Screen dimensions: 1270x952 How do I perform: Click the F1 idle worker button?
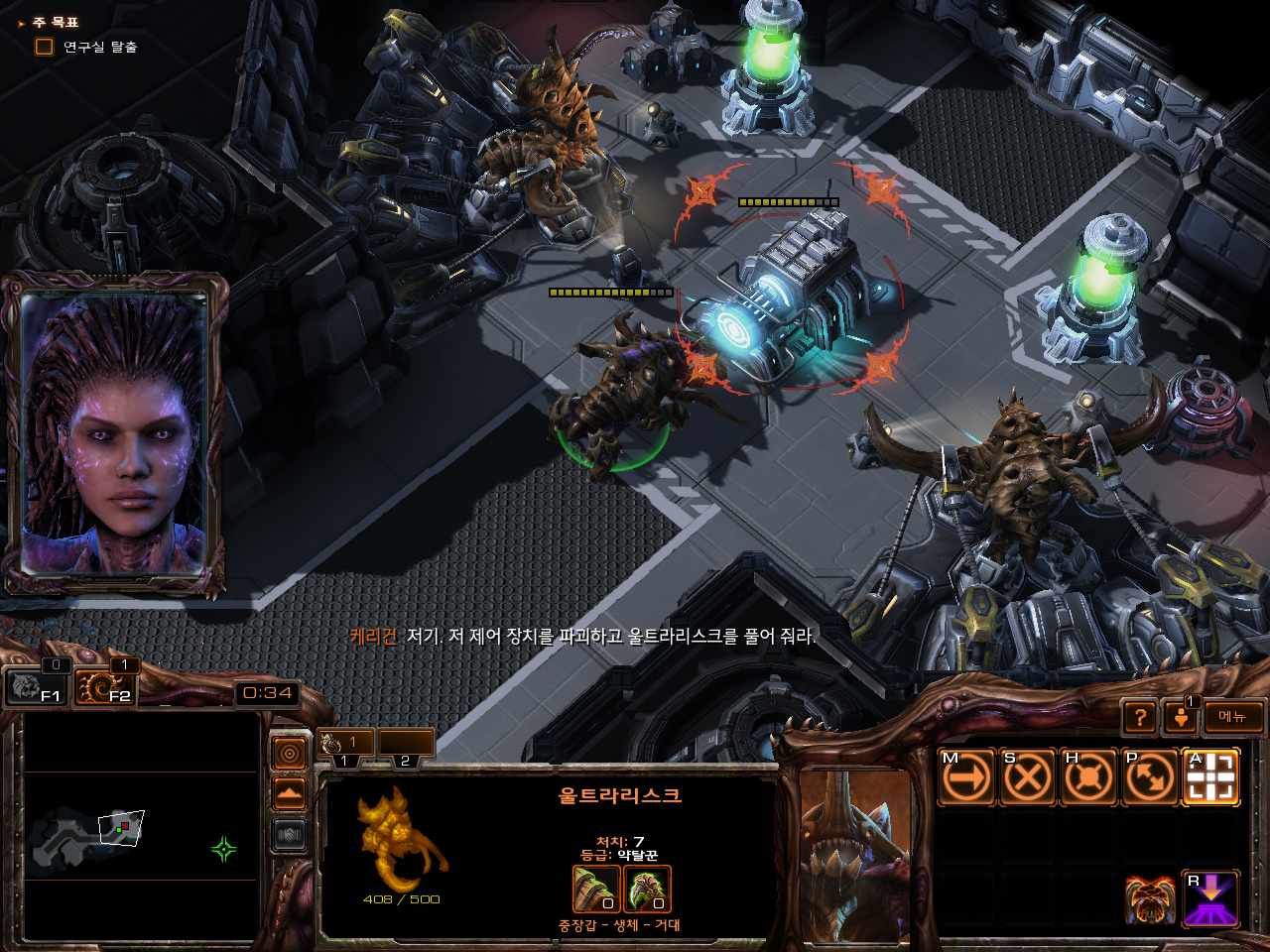coord(36,686)
